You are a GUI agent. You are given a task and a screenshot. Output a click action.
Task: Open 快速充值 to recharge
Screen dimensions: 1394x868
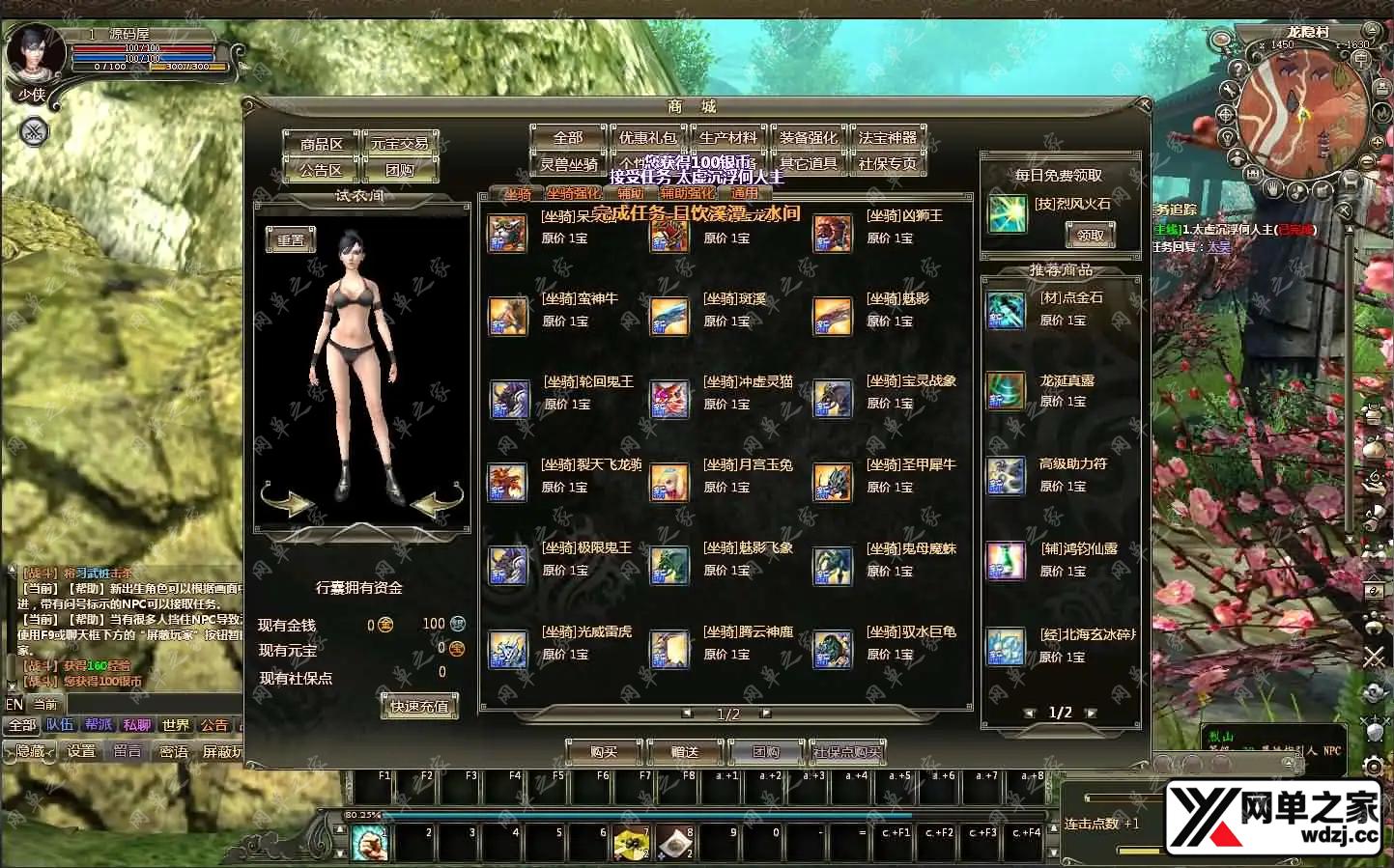tap(419, 707)
